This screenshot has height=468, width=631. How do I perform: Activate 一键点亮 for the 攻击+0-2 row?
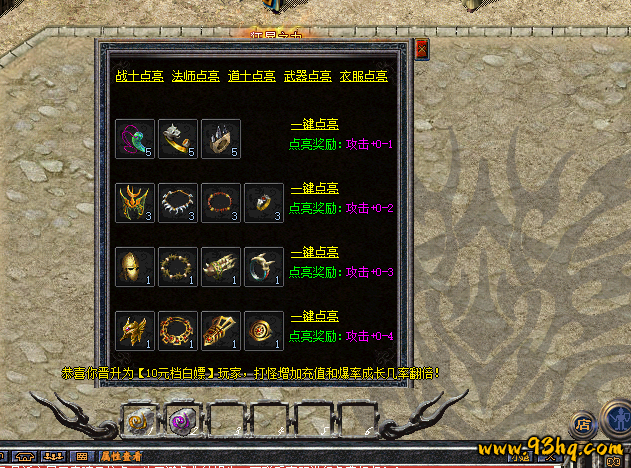pos(314,189)
